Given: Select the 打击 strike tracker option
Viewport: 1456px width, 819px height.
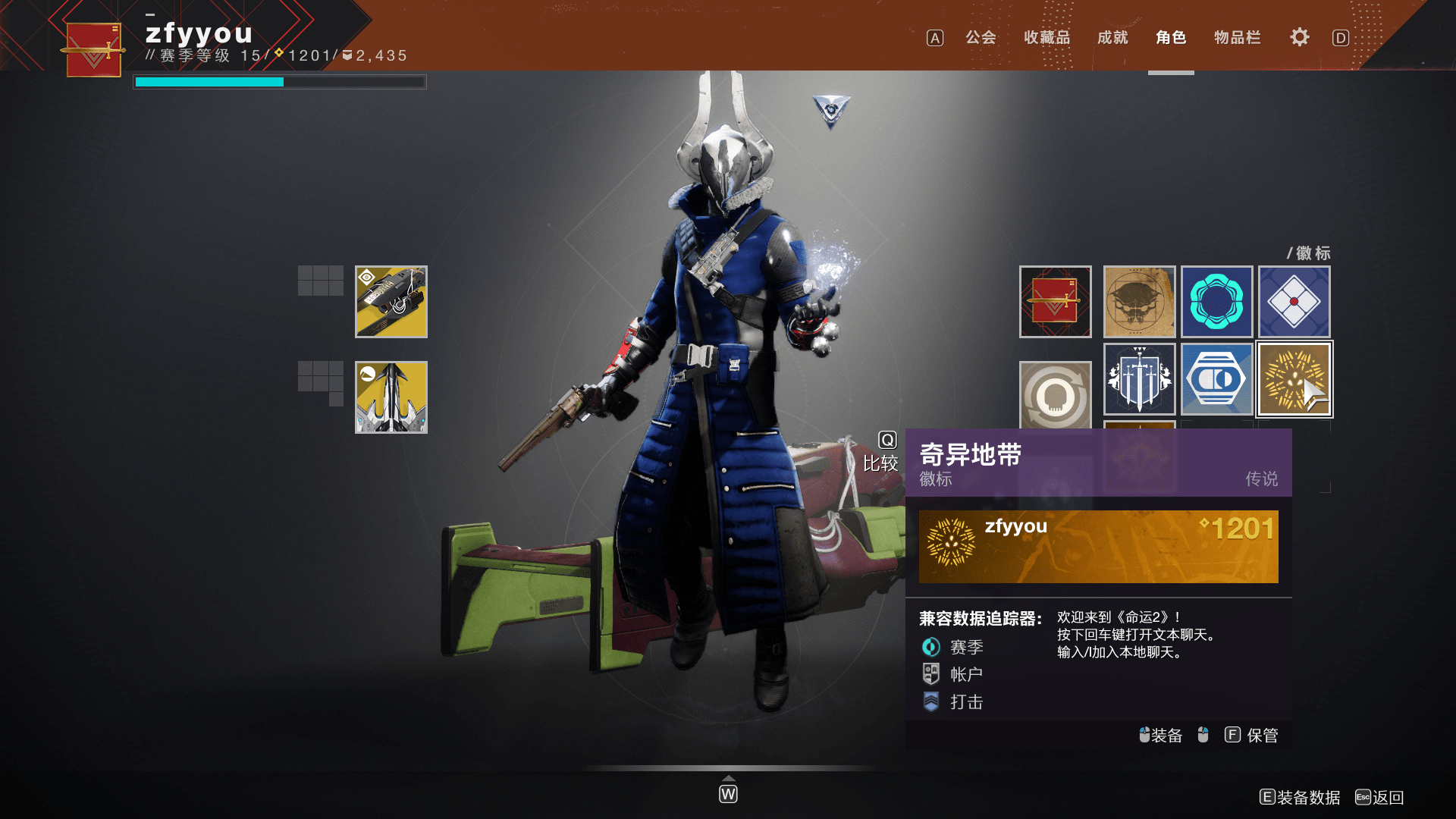Looking at the screenshot, I should click(x=965, y=701).
